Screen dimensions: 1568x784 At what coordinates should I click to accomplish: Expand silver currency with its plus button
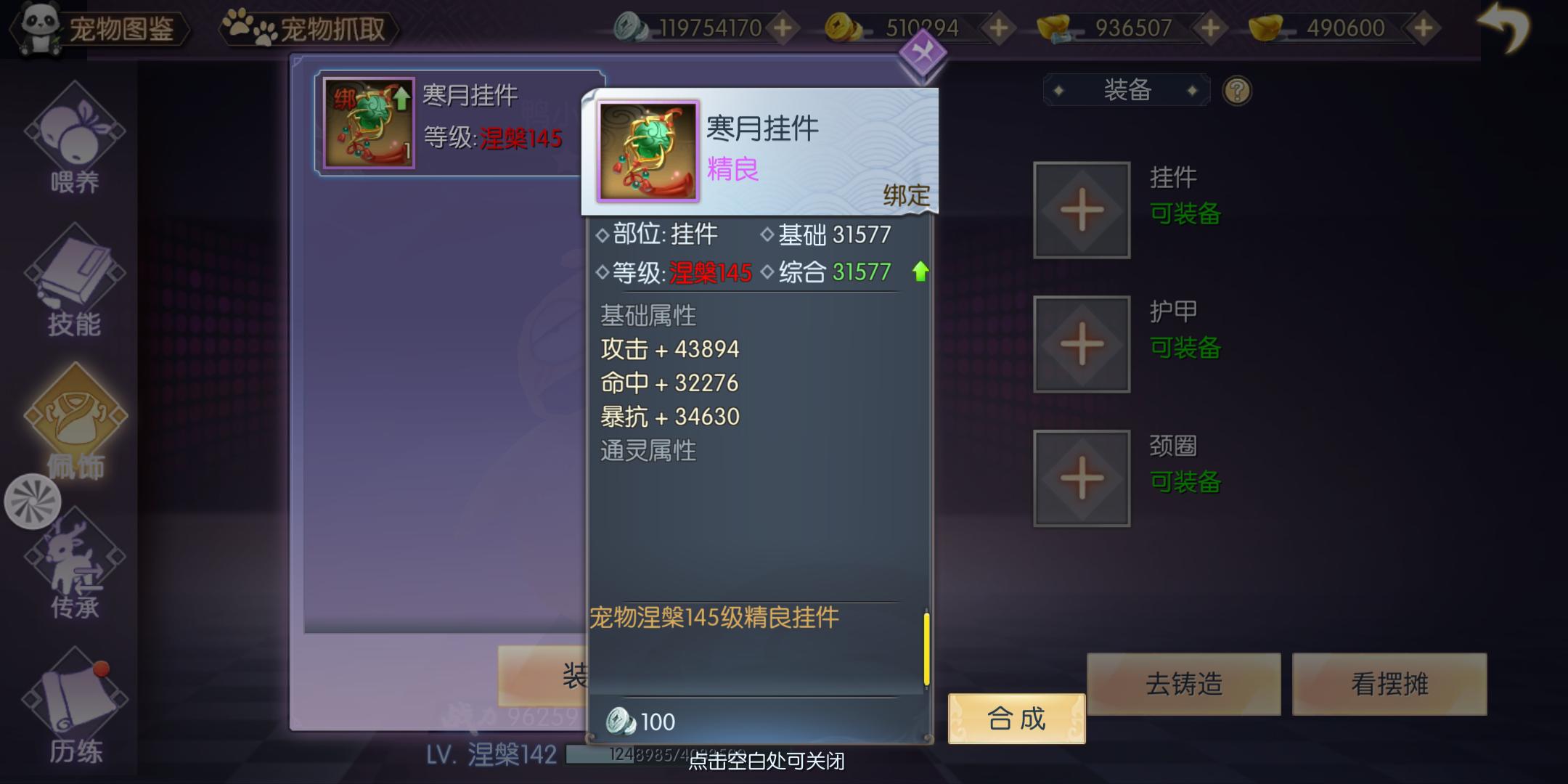pyautogui.click(x=783, y=29)
